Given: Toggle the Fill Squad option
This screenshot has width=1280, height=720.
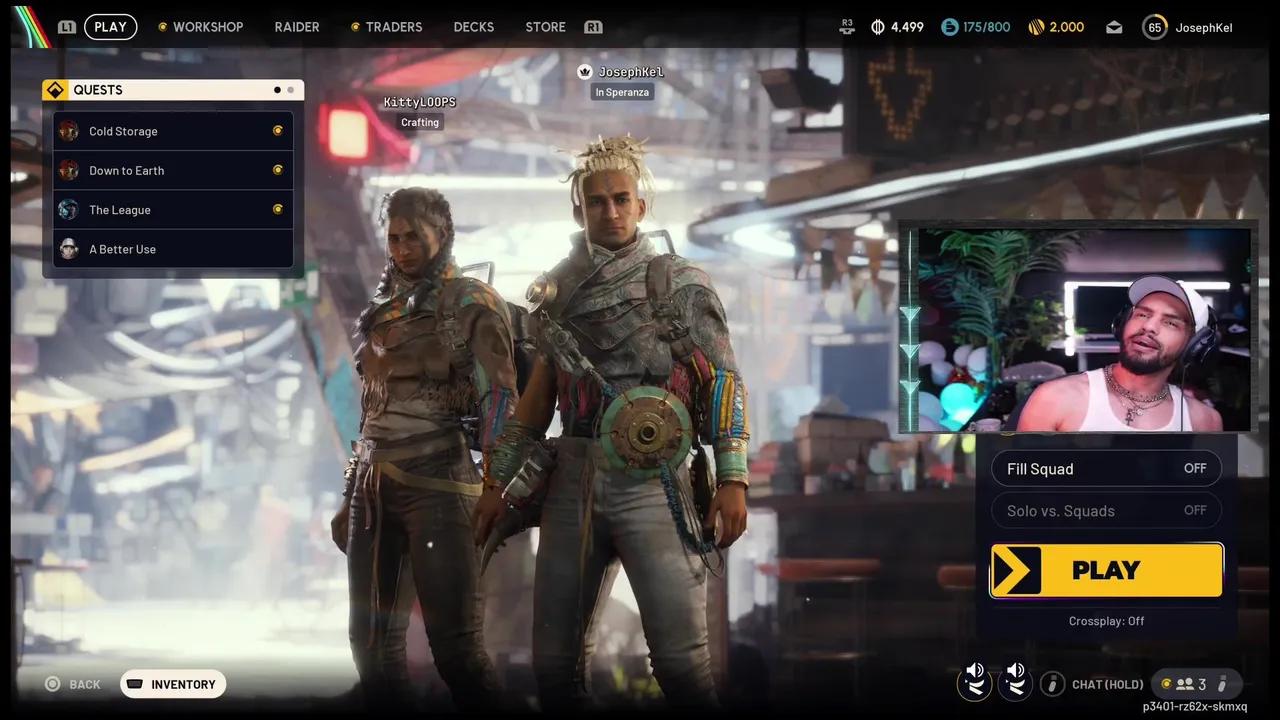Looking at the screenshot, I should (x=1106, y=469).
